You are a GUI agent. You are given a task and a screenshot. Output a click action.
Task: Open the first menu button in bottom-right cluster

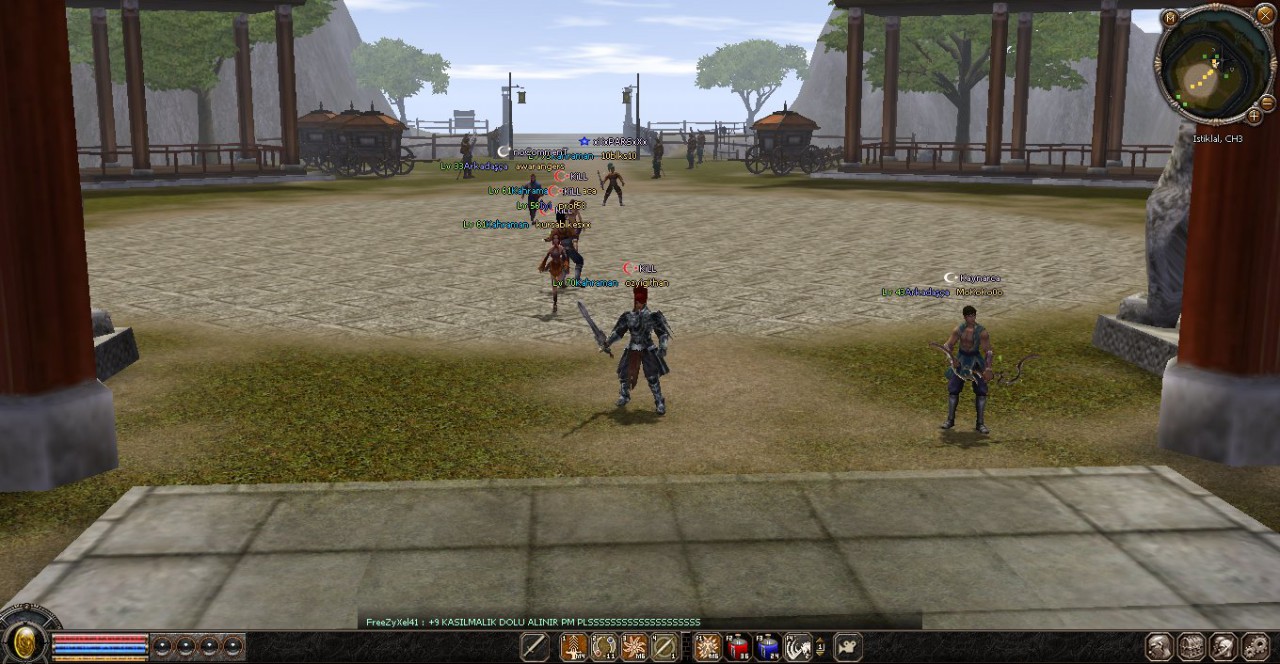click(x=1159, y=647)
